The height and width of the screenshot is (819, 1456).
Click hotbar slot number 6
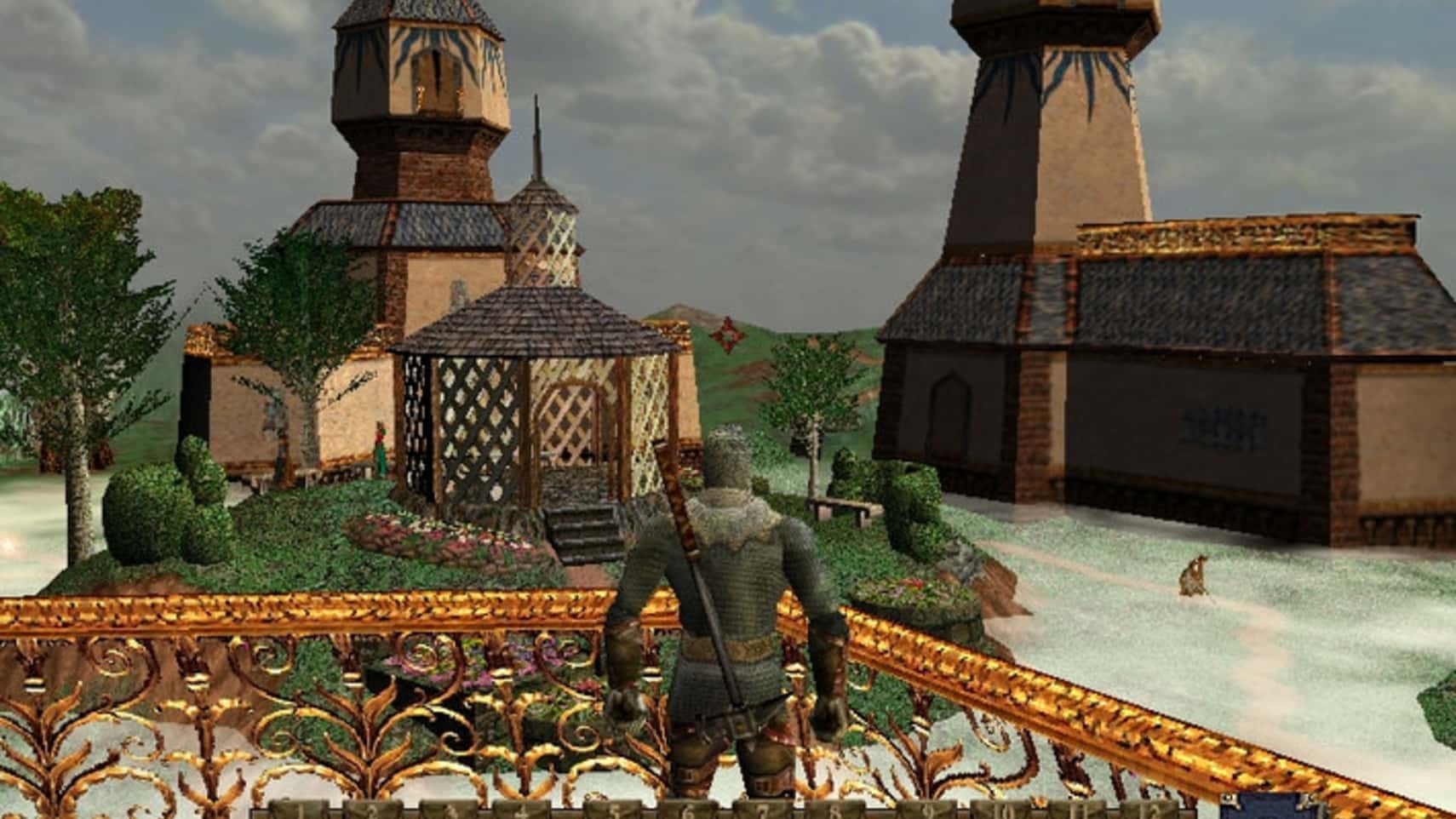(x=686, y=810)
